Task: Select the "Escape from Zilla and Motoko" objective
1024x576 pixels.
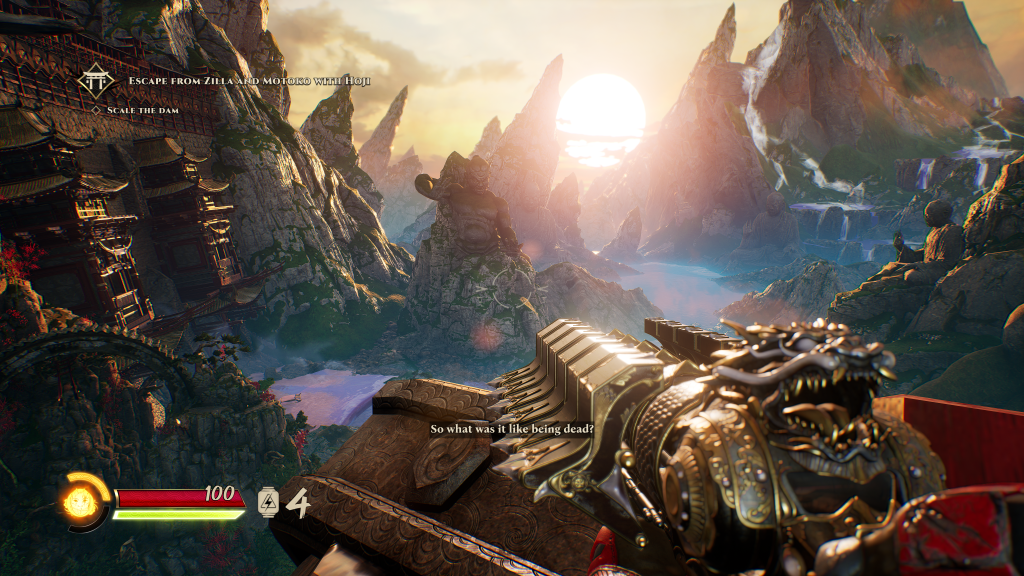Action: click(249, 80)
